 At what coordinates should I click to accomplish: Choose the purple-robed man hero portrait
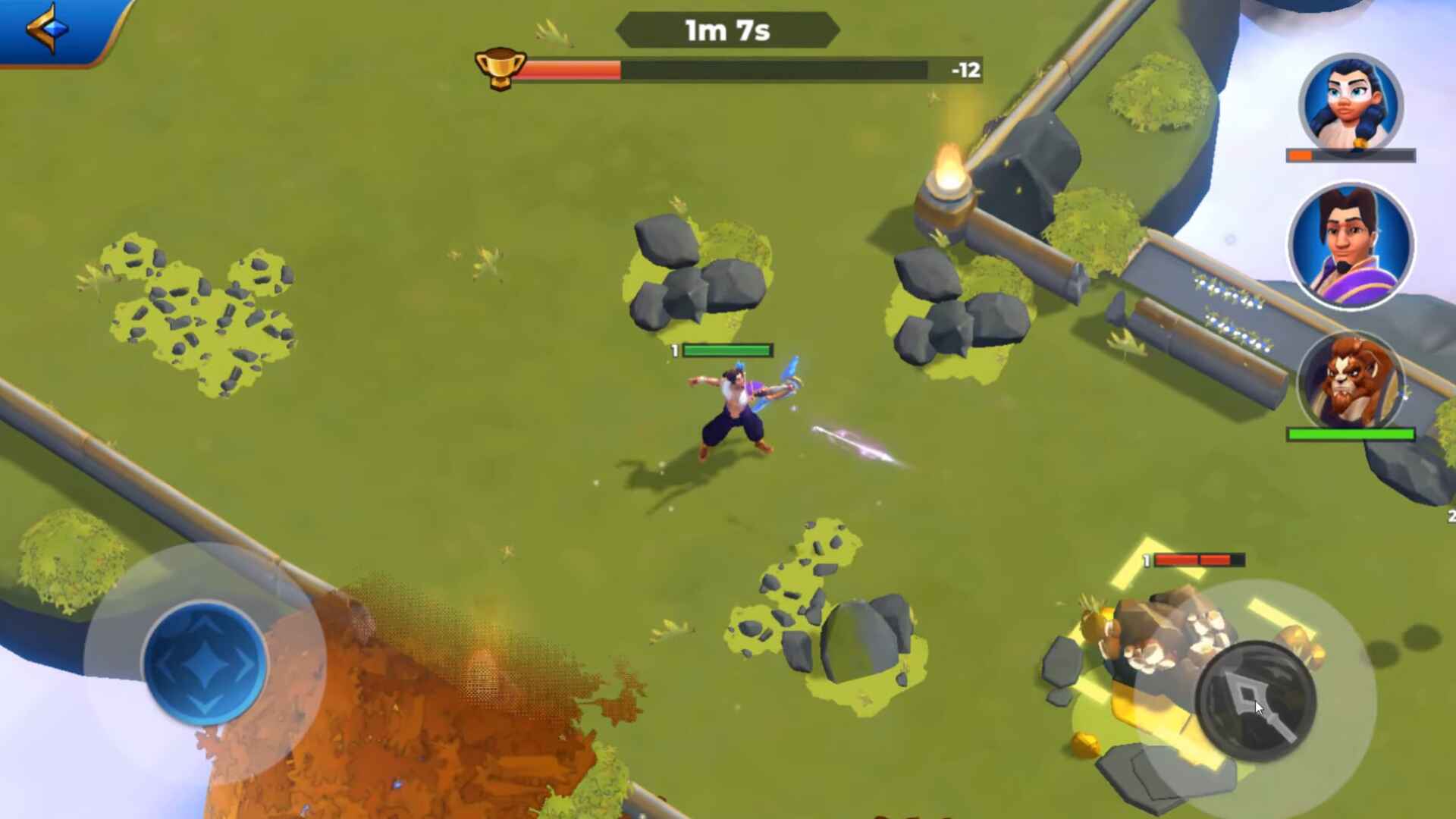click(x=1351, y=245)
